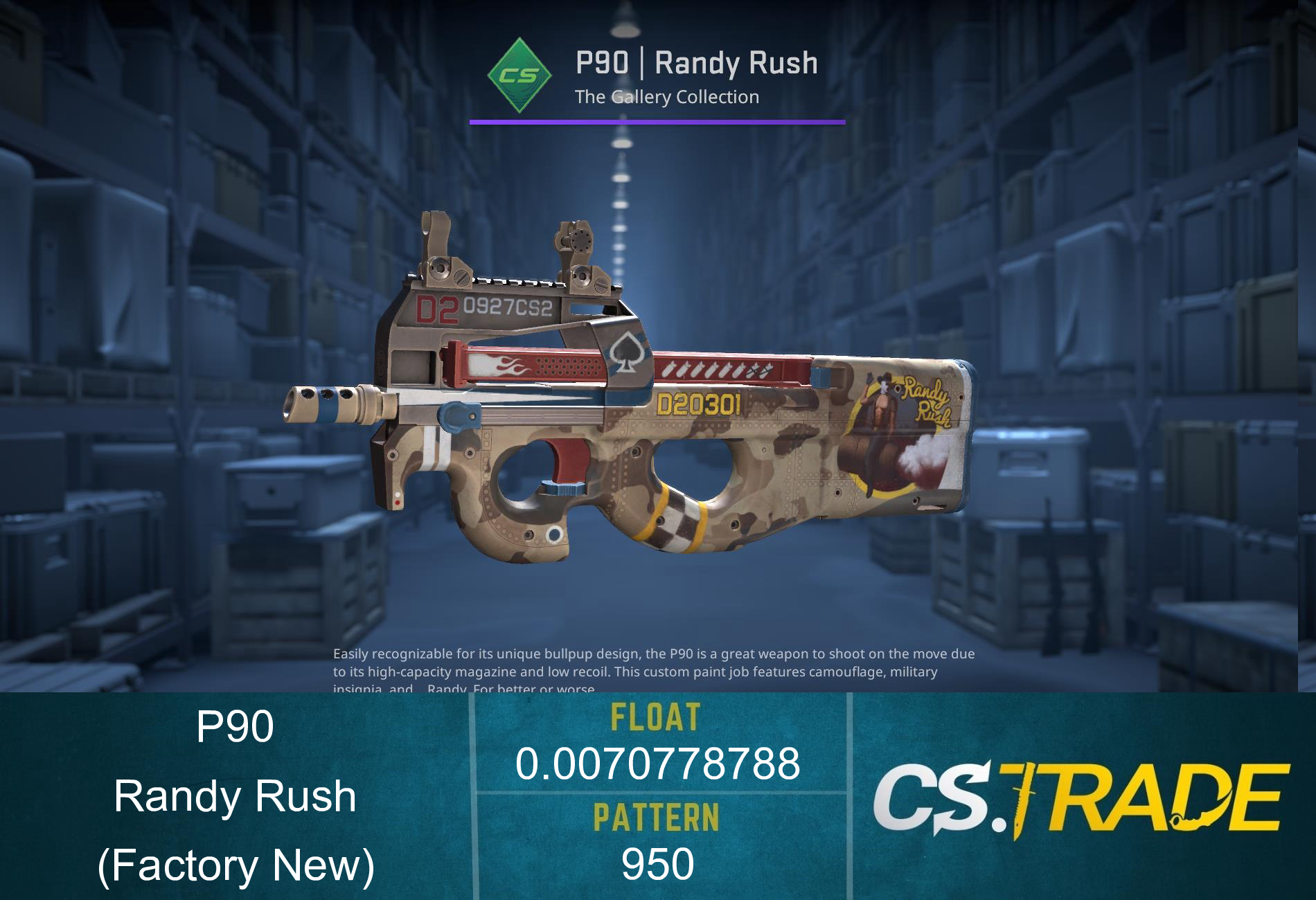Screen dimensions: 1316x900
Task: Select the PATTERN heading
Action: coord(655,815)
